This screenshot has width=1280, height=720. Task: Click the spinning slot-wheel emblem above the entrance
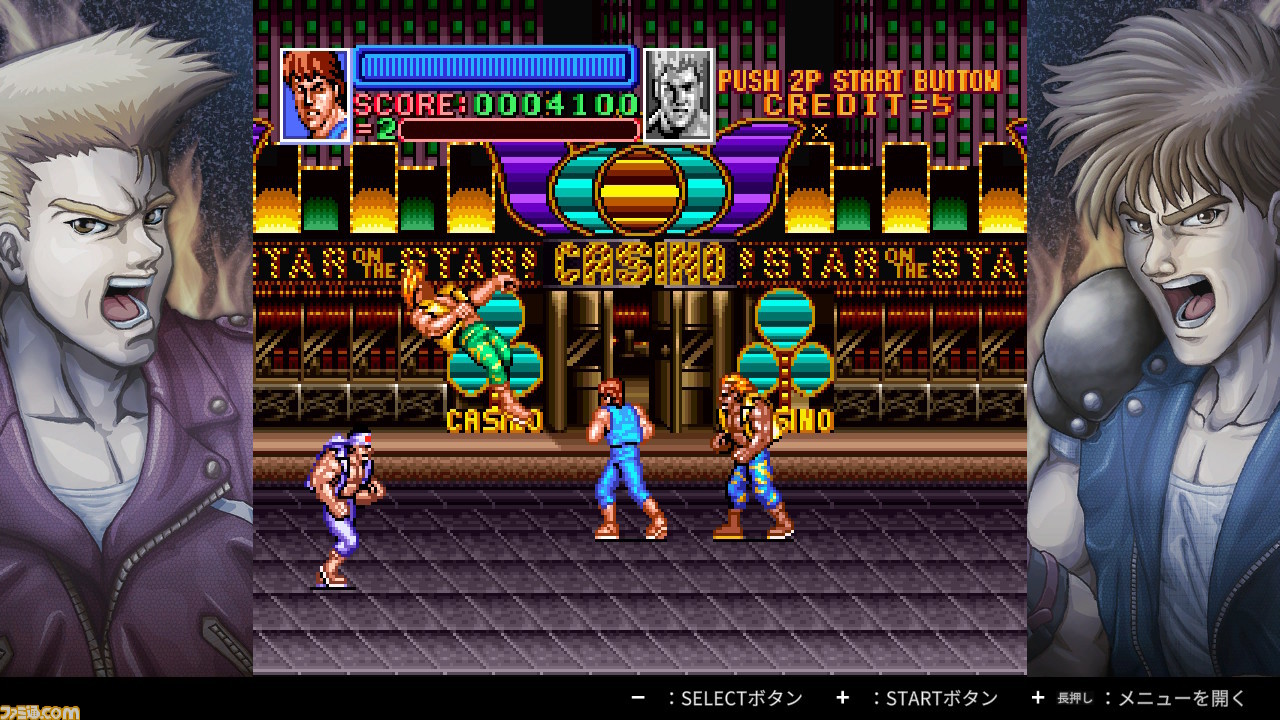[637, 192]
